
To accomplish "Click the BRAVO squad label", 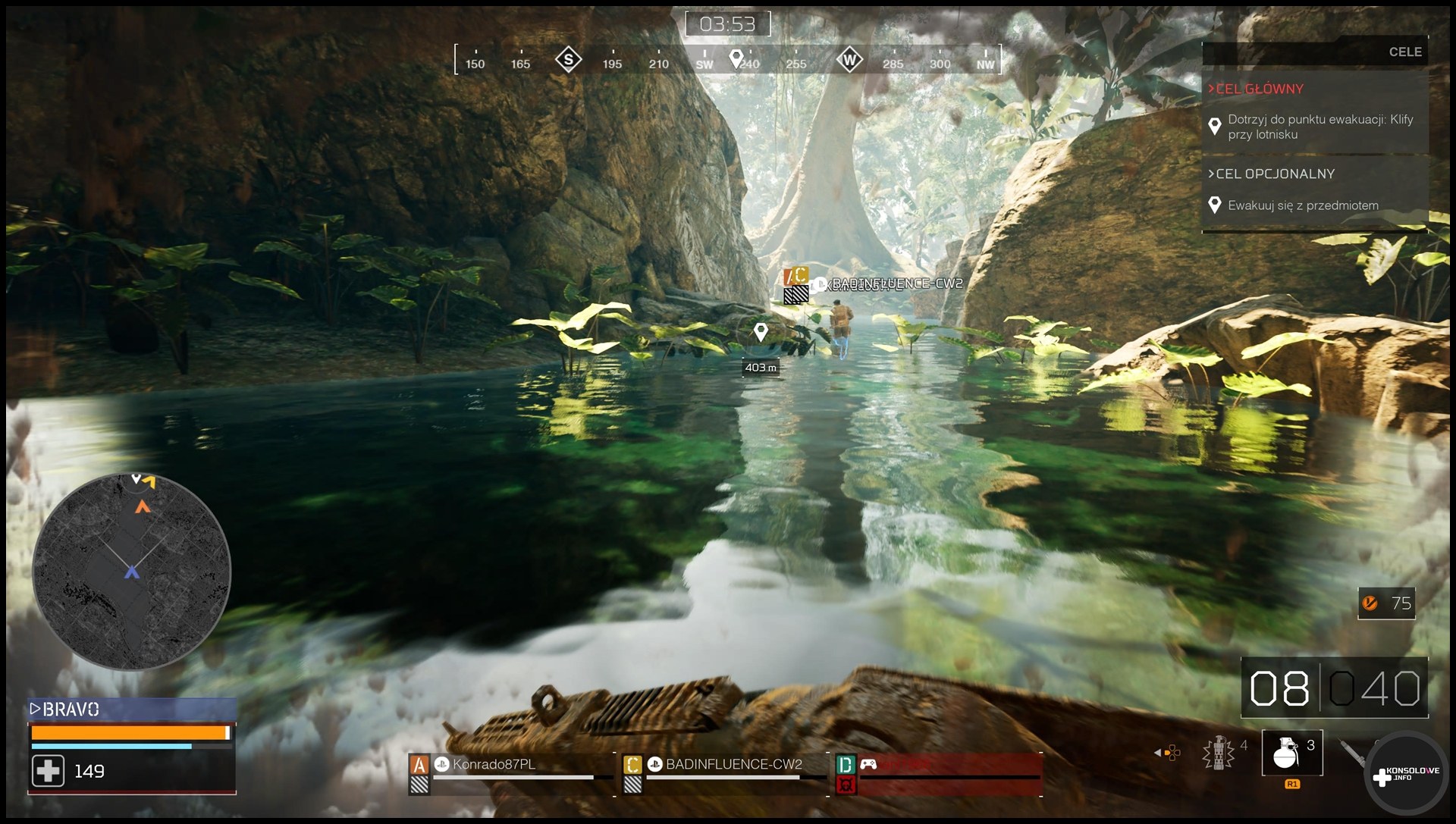I will [x=70, y=710].
